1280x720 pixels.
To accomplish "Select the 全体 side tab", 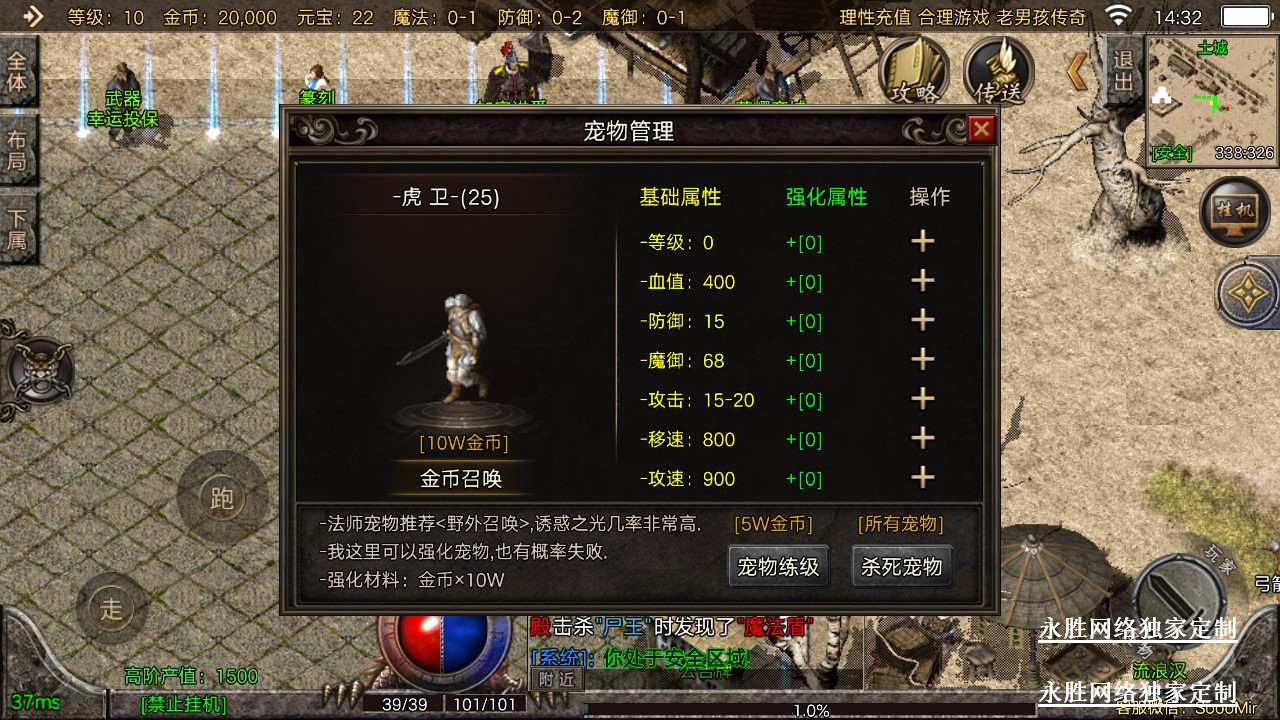I will 17,71.
